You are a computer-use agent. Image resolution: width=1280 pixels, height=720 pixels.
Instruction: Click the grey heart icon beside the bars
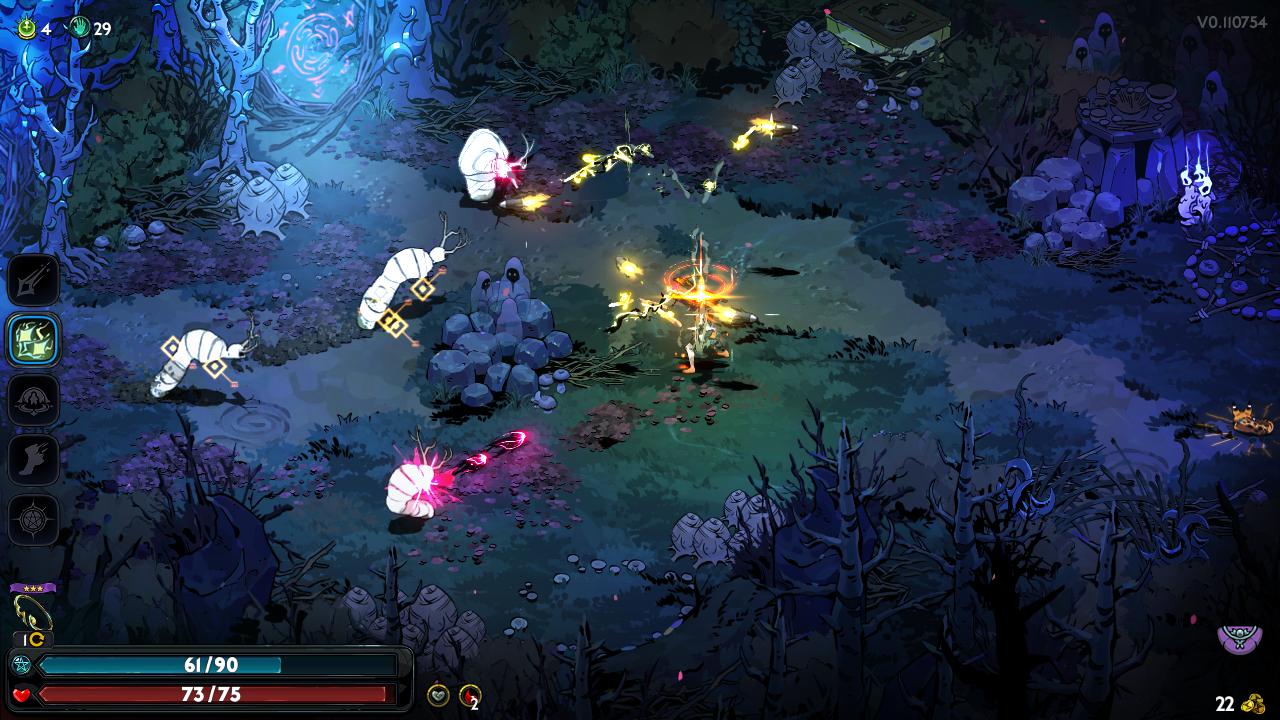(x=438, y=695)
